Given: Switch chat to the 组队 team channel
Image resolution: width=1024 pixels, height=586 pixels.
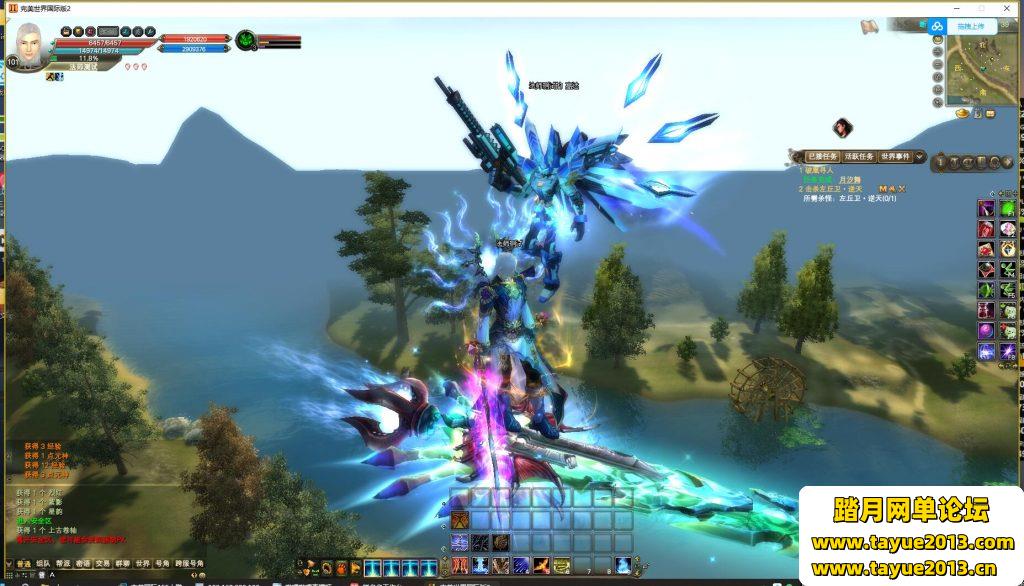Looking at the screenshot, I should click(44, 563).
